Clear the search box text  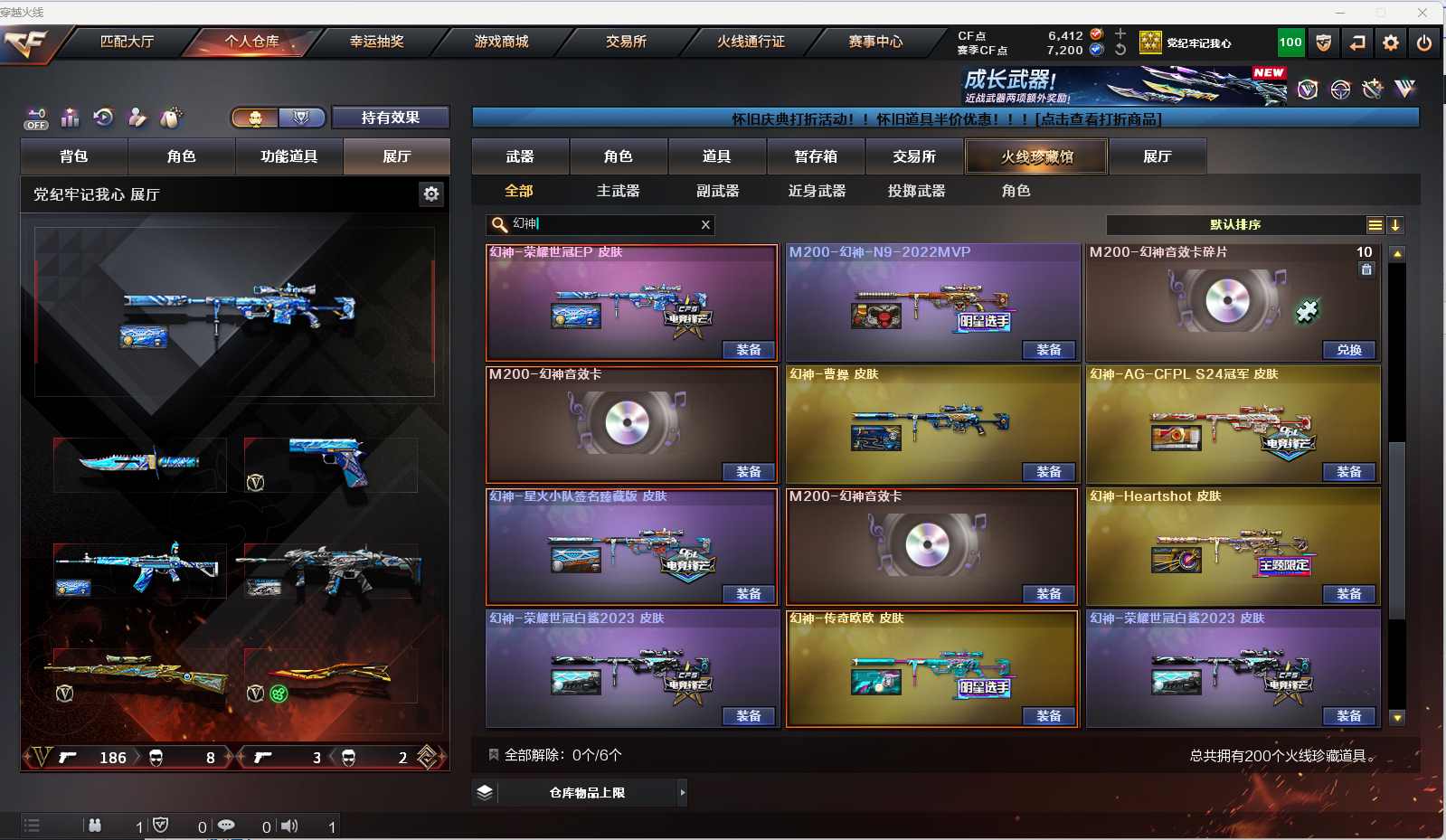point(705,225)
